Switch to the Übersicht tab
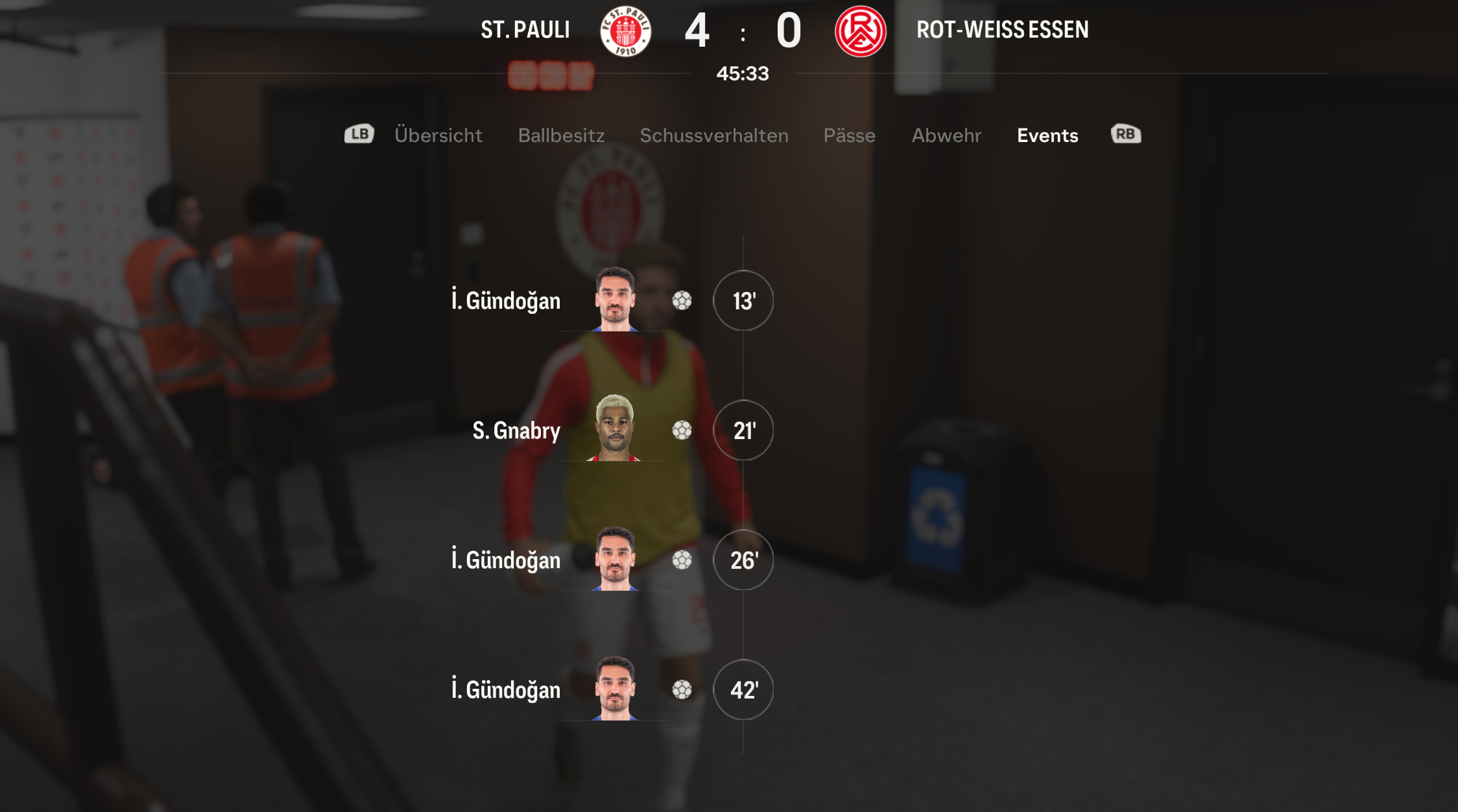This screenshot has width=1458, height=812. tap(438, 135)
